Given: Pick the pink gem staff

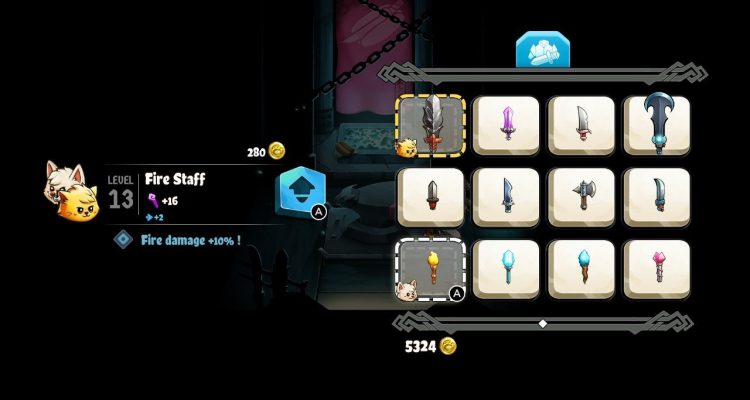Looking at the screenshot, I should point(657,268).
